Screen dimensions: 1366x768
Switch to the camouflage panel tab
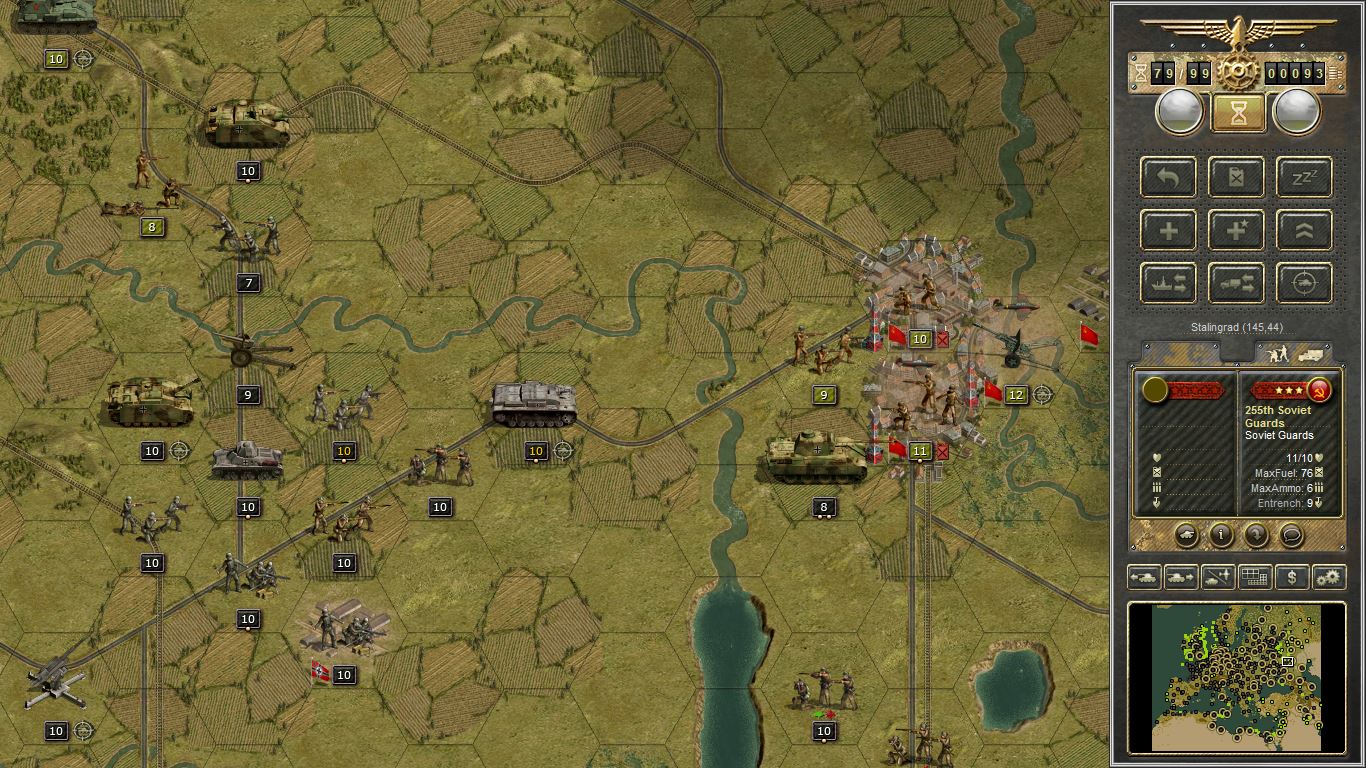coord(1180,352)
